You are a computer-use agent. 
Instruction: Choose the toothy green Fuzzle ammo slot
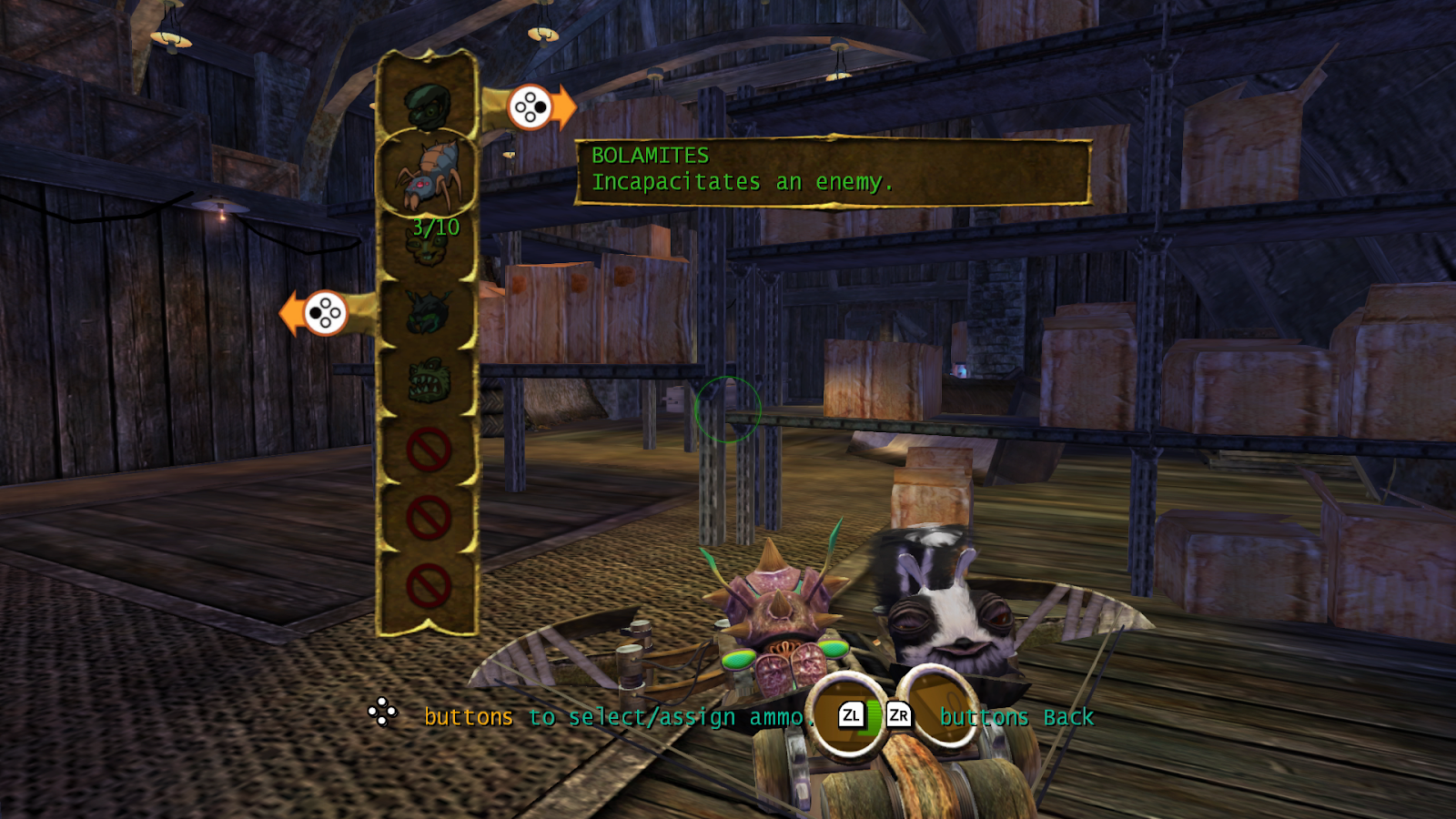[x=427, y=380]
